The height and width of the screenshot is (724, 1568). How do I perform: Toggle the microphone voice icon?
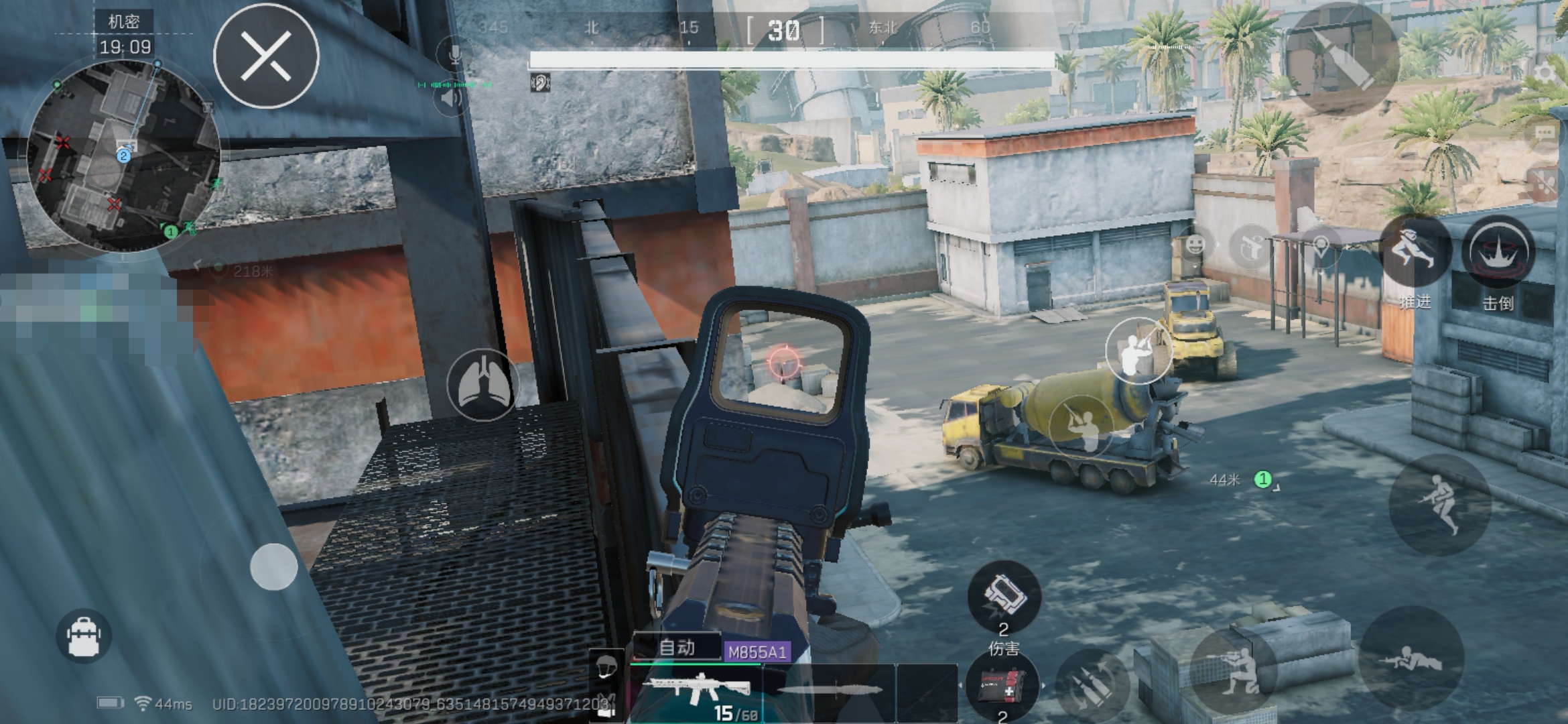pos(454,53)
